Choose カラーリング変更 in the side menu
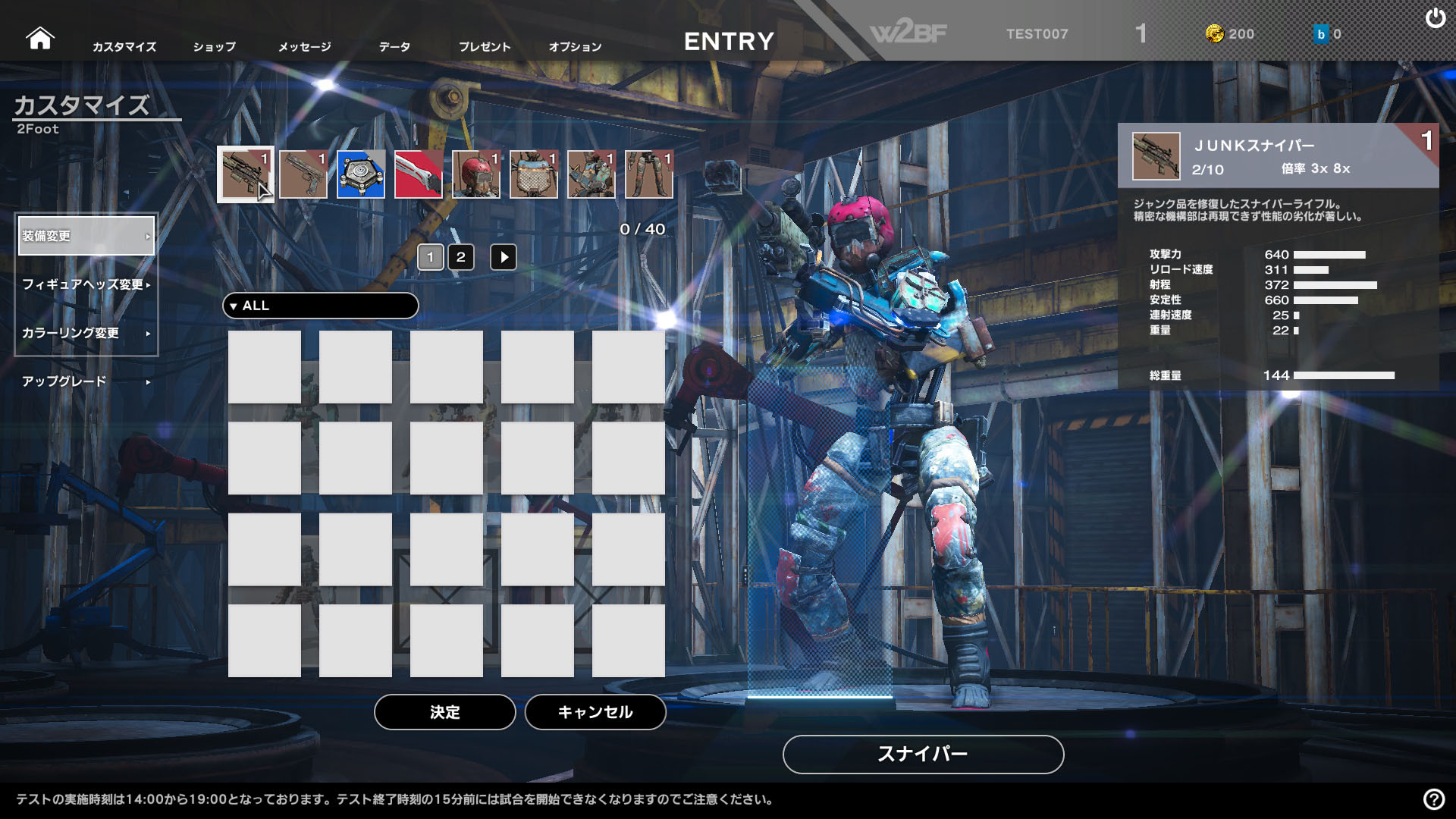 coord(86,333)
